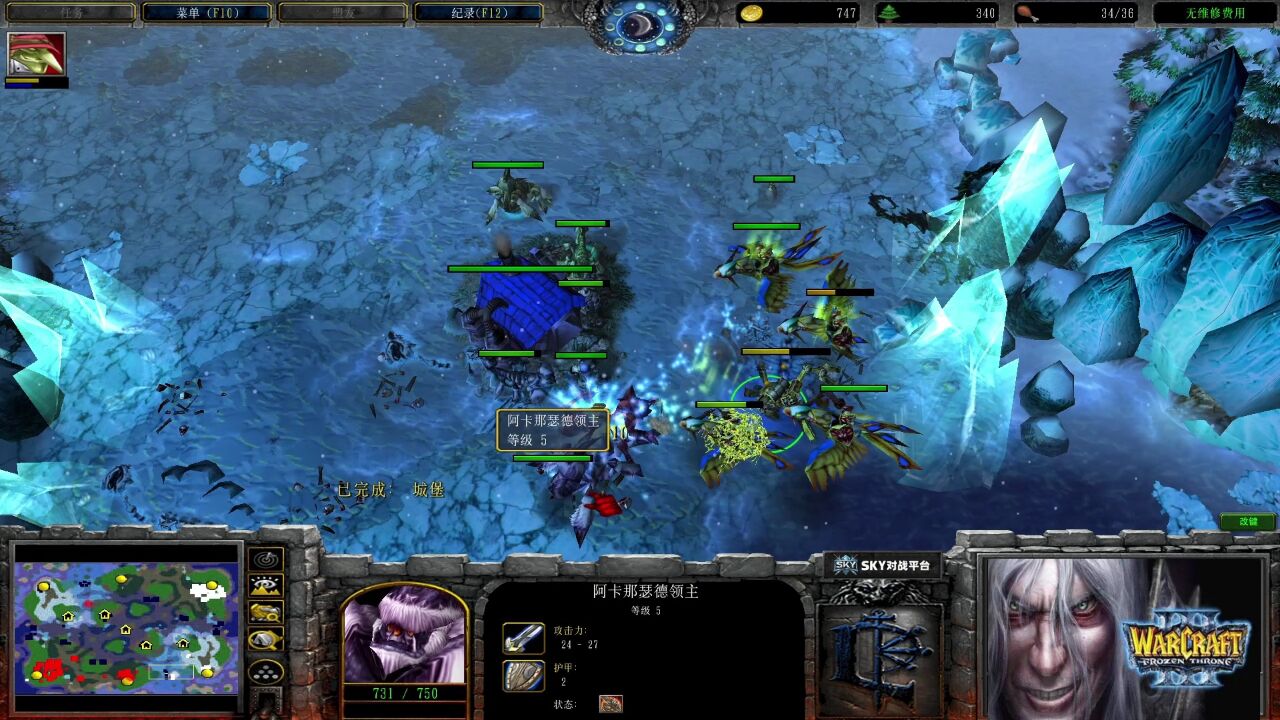Image resolution: width=1280 pixels, height=720 pixels.
Task: Toggle minimap ally color mode button
Action: point(266,613)
